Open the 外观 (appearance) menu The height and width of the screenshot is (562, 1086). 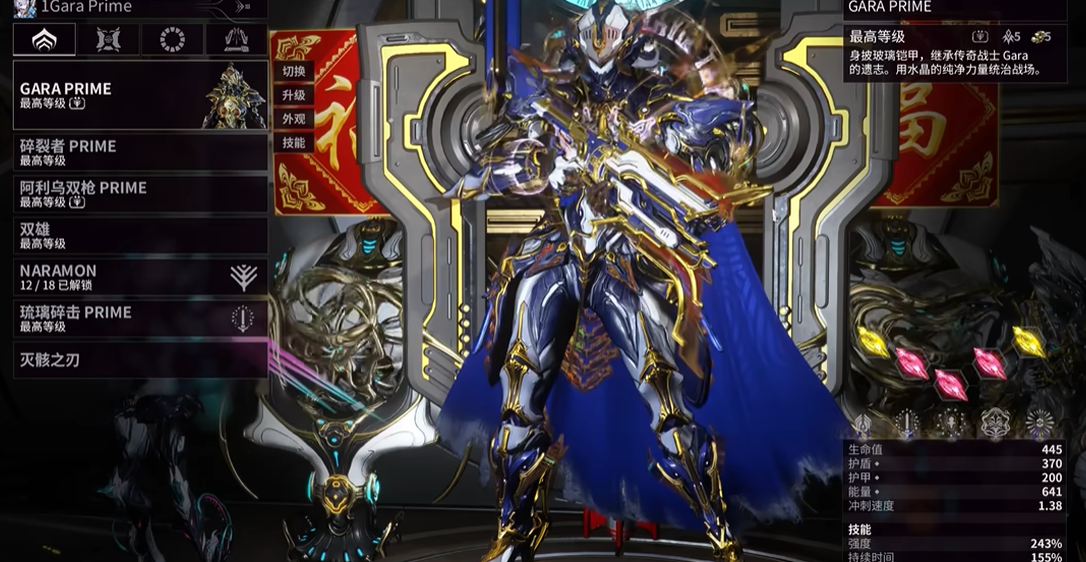(x=294, y=120)
